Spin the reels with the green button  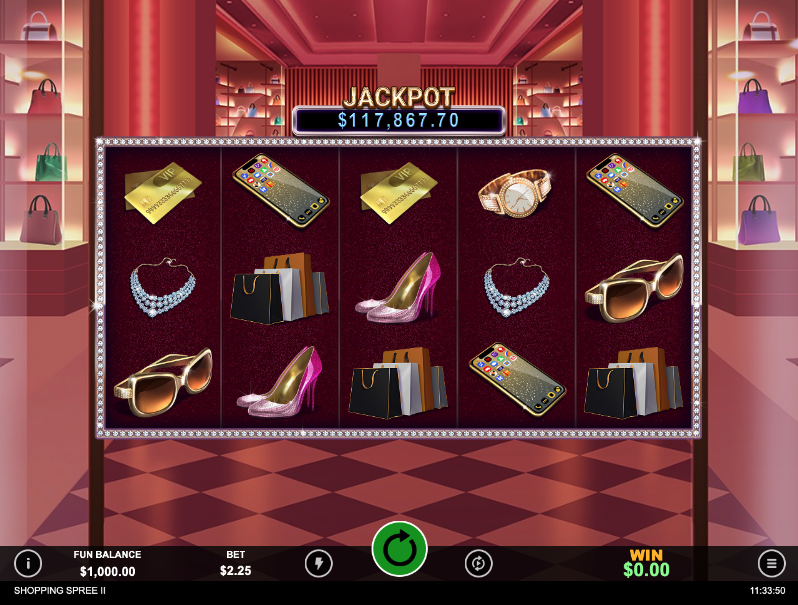[399, 549]
